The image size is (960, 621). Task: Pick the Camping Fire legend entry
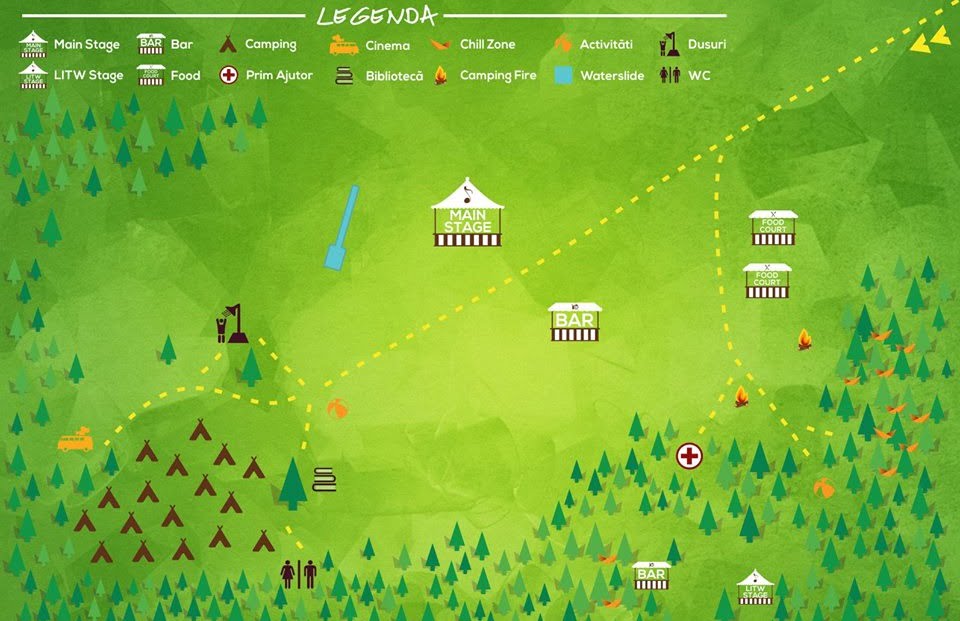click(485, 75)
